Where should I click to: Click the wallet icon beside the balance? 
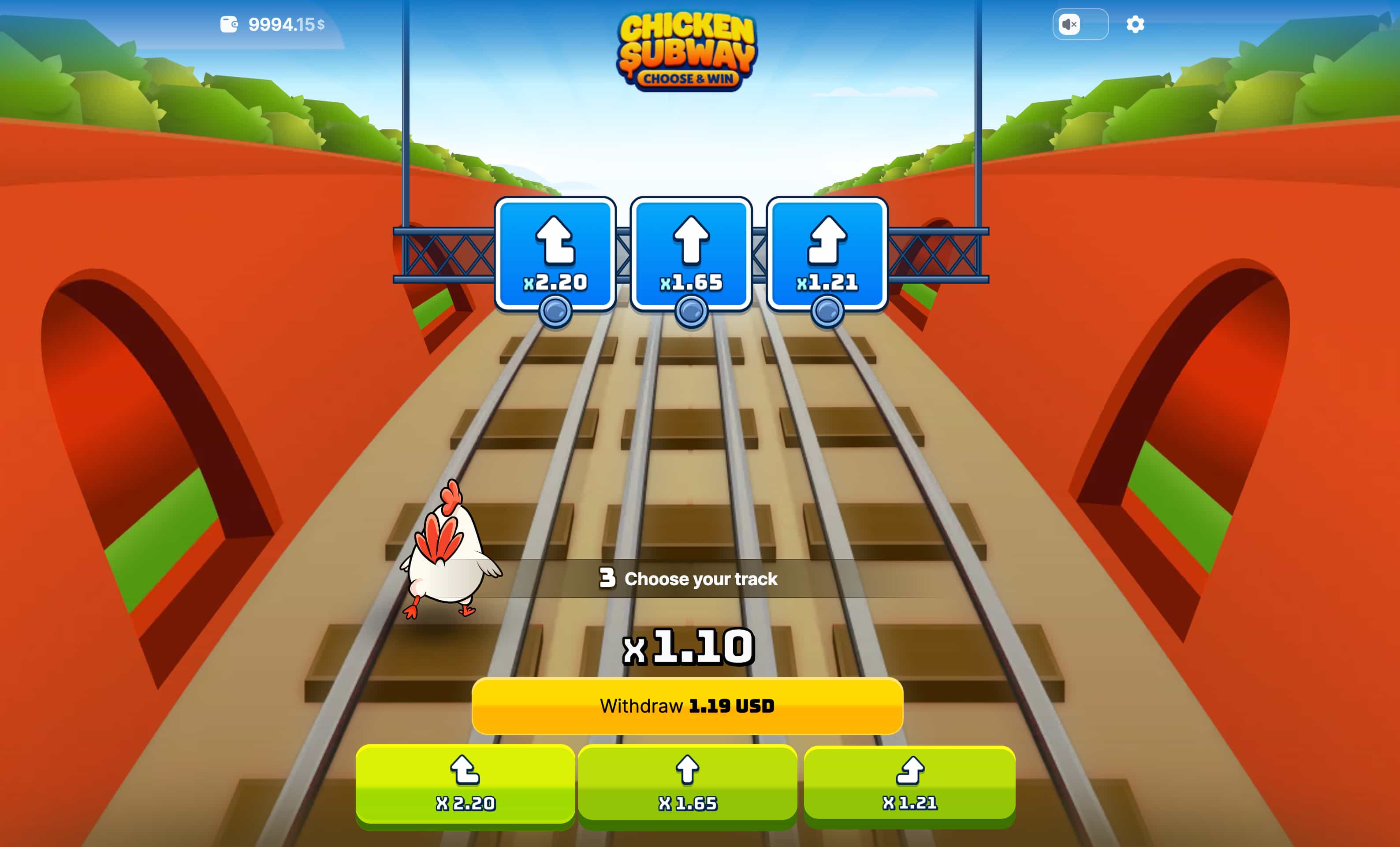click(x=230, y=24)
